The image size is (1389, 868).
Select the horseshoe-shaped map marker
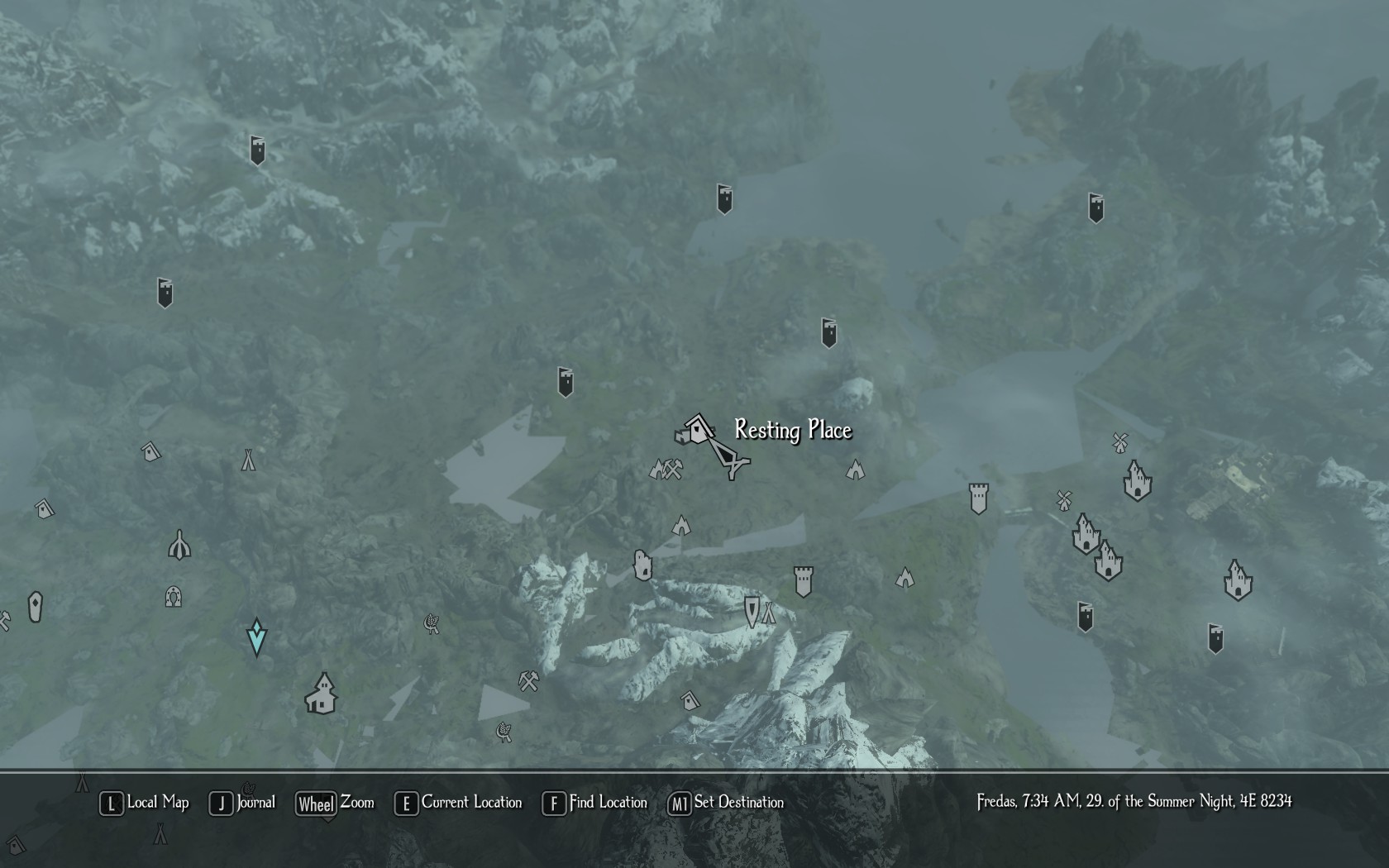point(174,596)
